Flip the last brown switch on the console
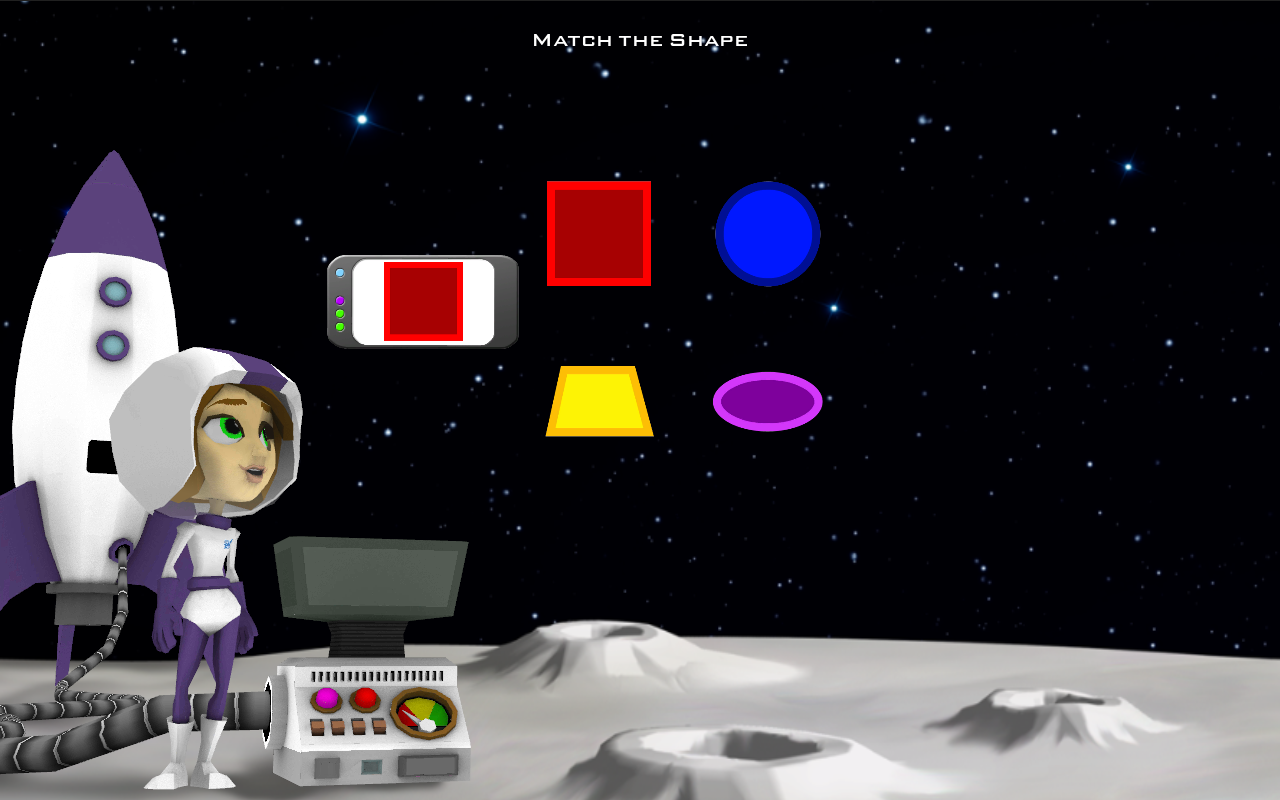 (x=380, y=725)
